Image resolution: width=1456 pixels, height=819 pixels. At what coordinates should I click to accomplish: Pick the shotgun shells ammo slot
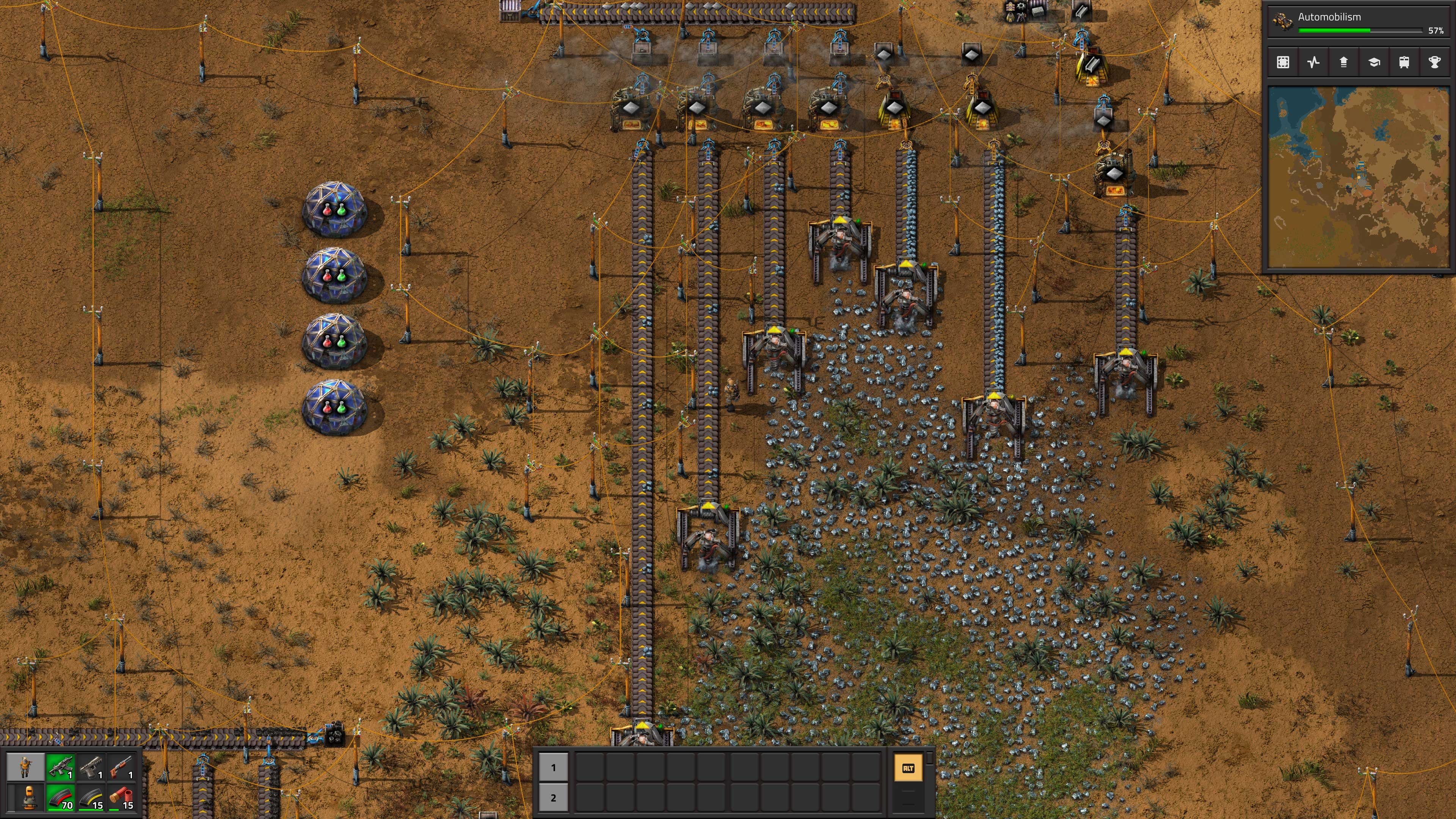point(121,797)
